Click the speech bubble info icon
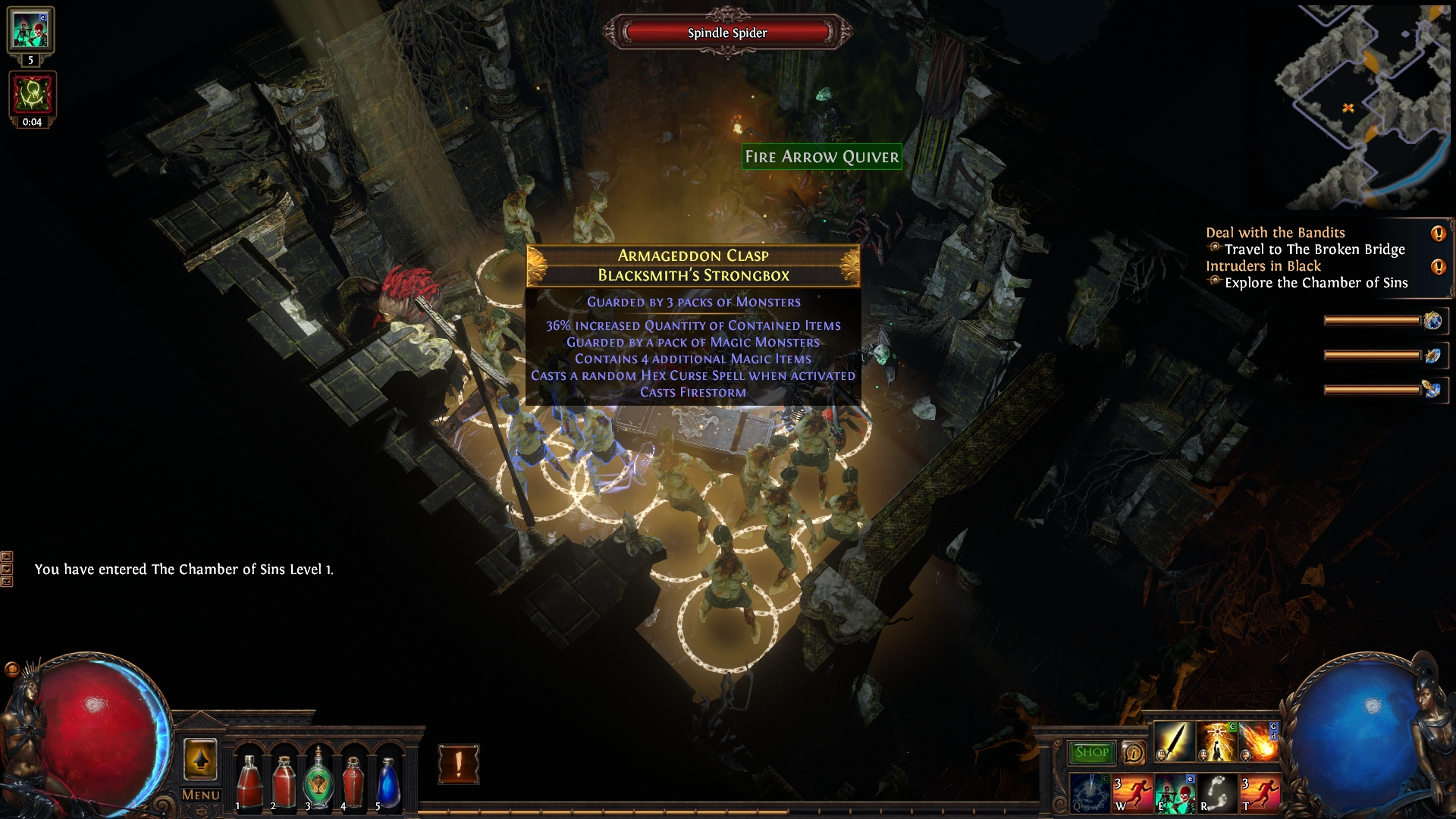This screenshot has width=1456, height=819. [1133, 752]
